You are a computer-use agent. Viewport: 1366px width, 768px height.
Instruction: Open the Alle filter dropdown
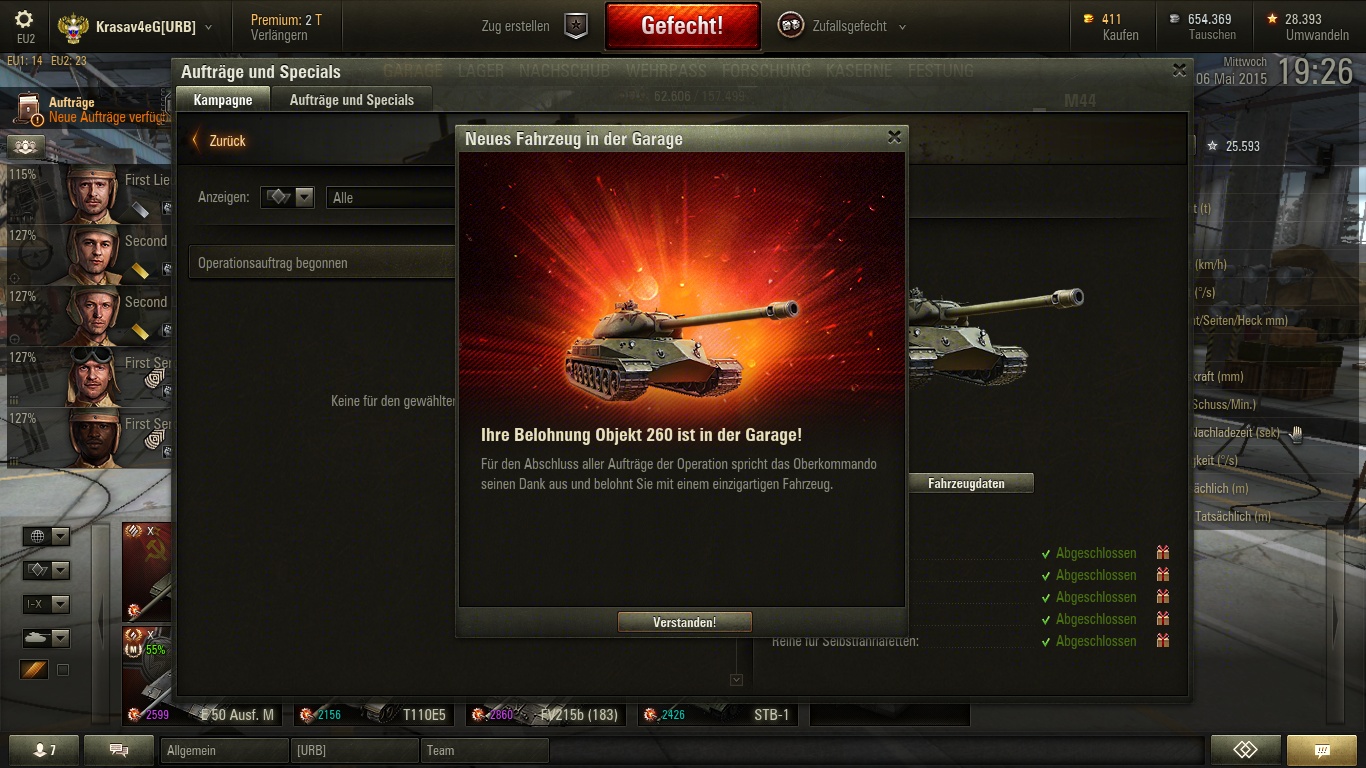click(390, 198)
